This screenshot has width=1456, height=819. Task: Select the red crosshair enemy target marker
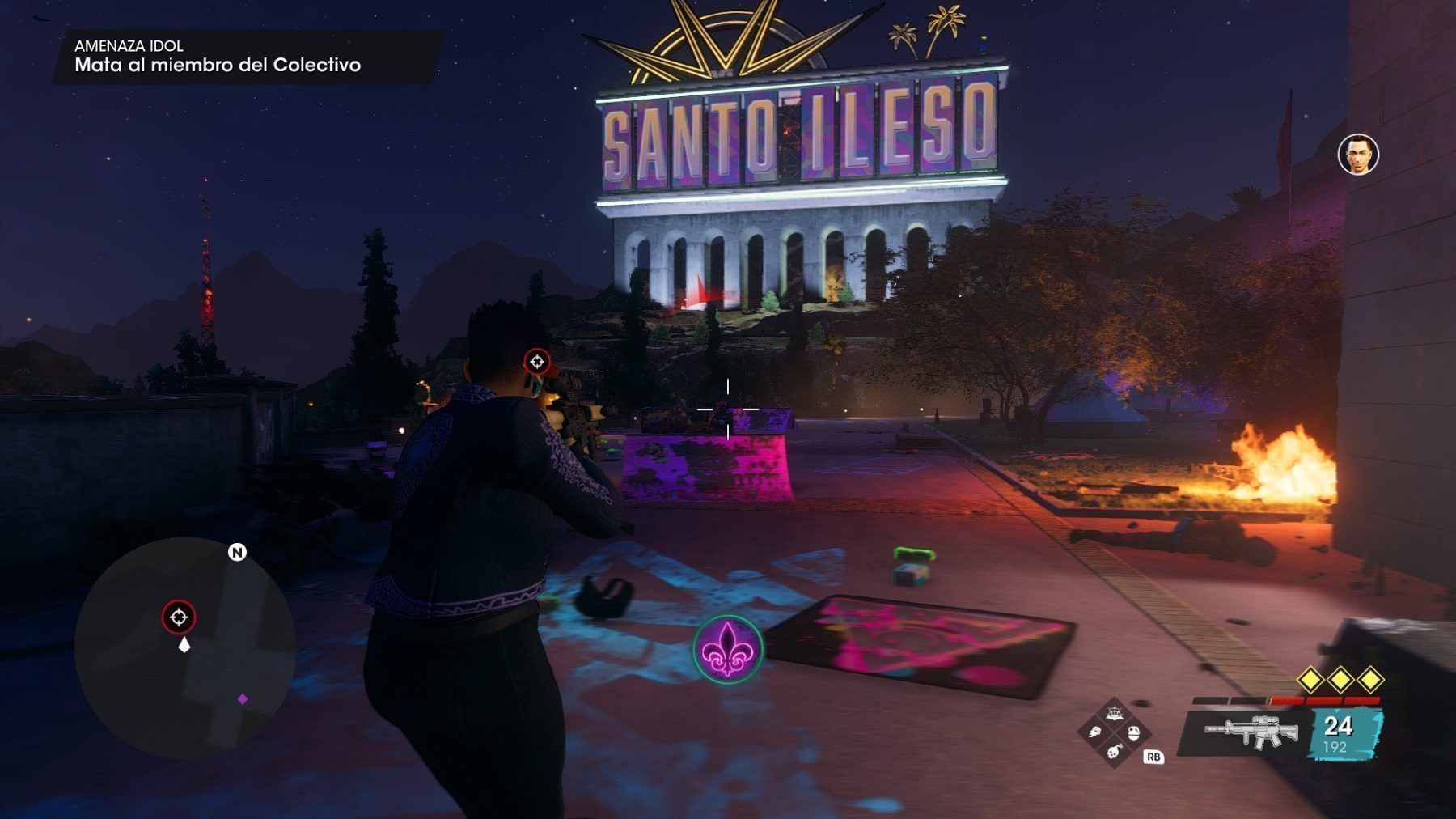(x=537, y=362)
